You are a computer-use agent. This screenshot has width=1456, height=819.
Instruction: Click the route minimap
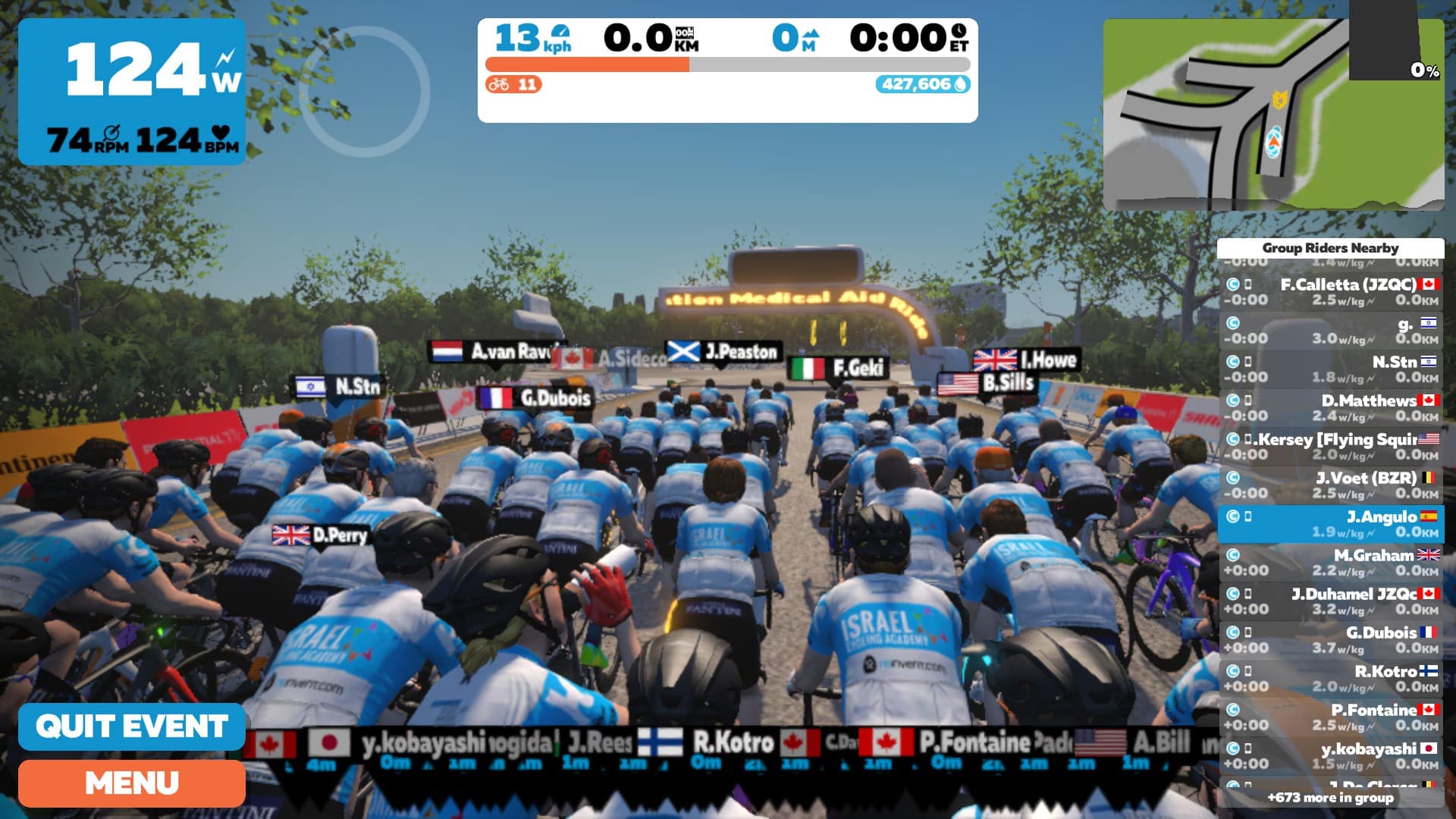[x=1273, y=115]
